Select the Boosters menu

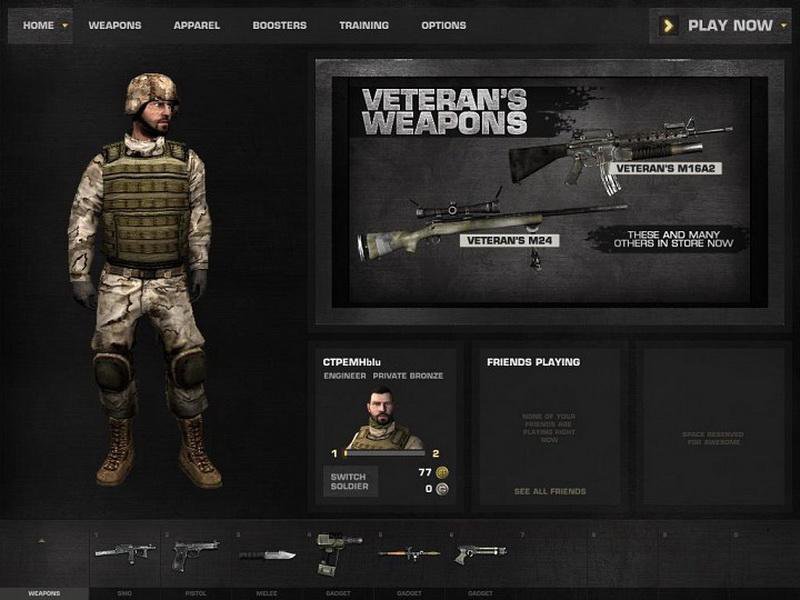[x=279, y=25]
